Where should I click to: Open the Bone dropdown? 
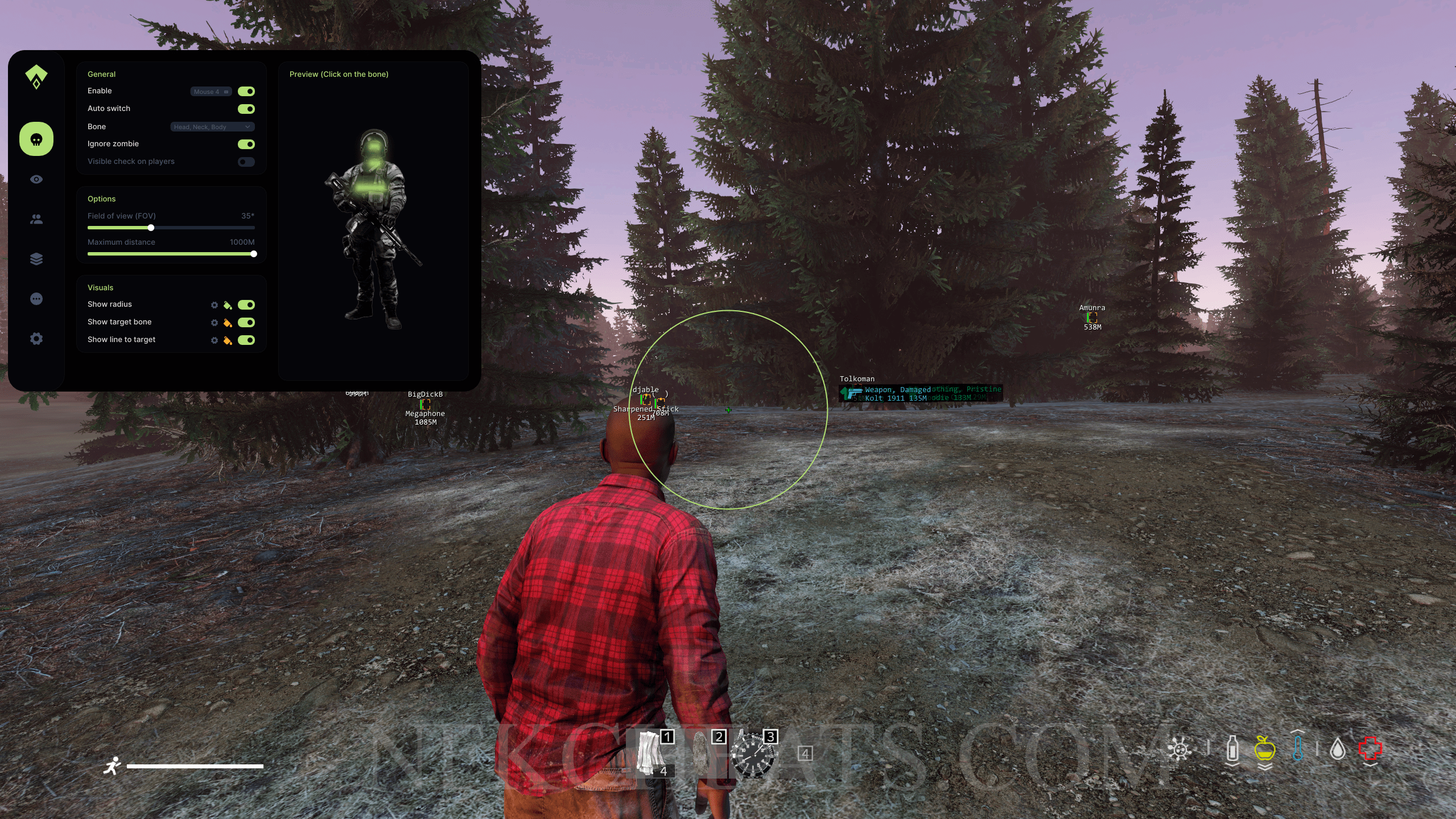tap(212, 127)
